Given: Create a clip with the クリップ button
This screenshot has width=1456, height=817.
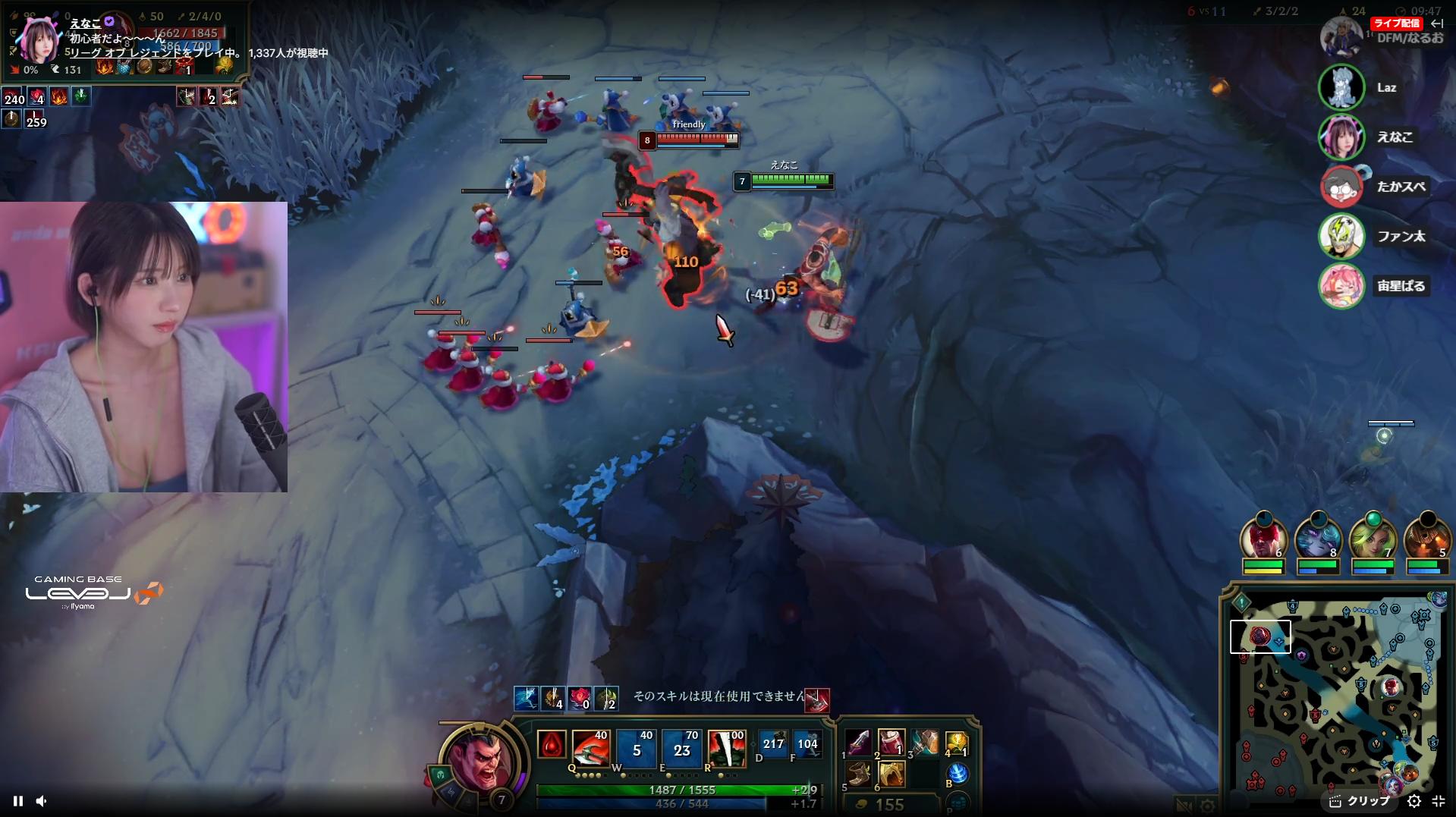Looking at the screenshot, I should click(1360, 801).
